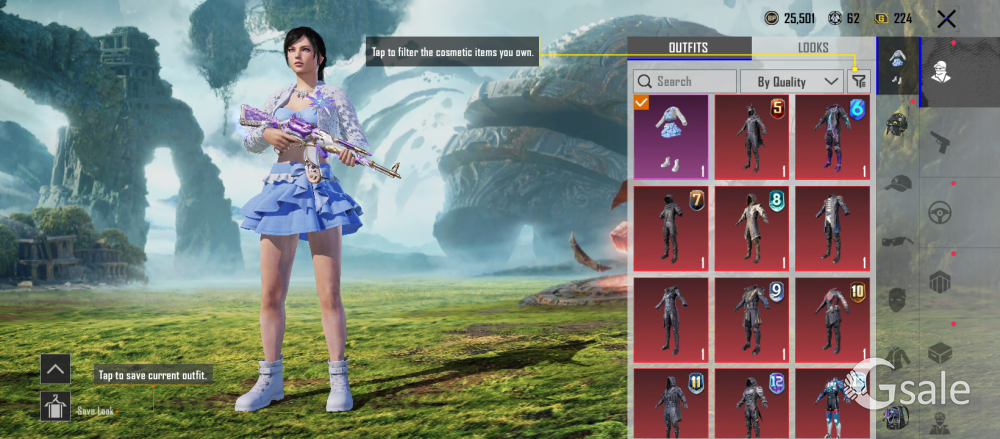1000x439 pixels.
Task: Toggle the owned cosmetics filter
Action: [859, 81]
